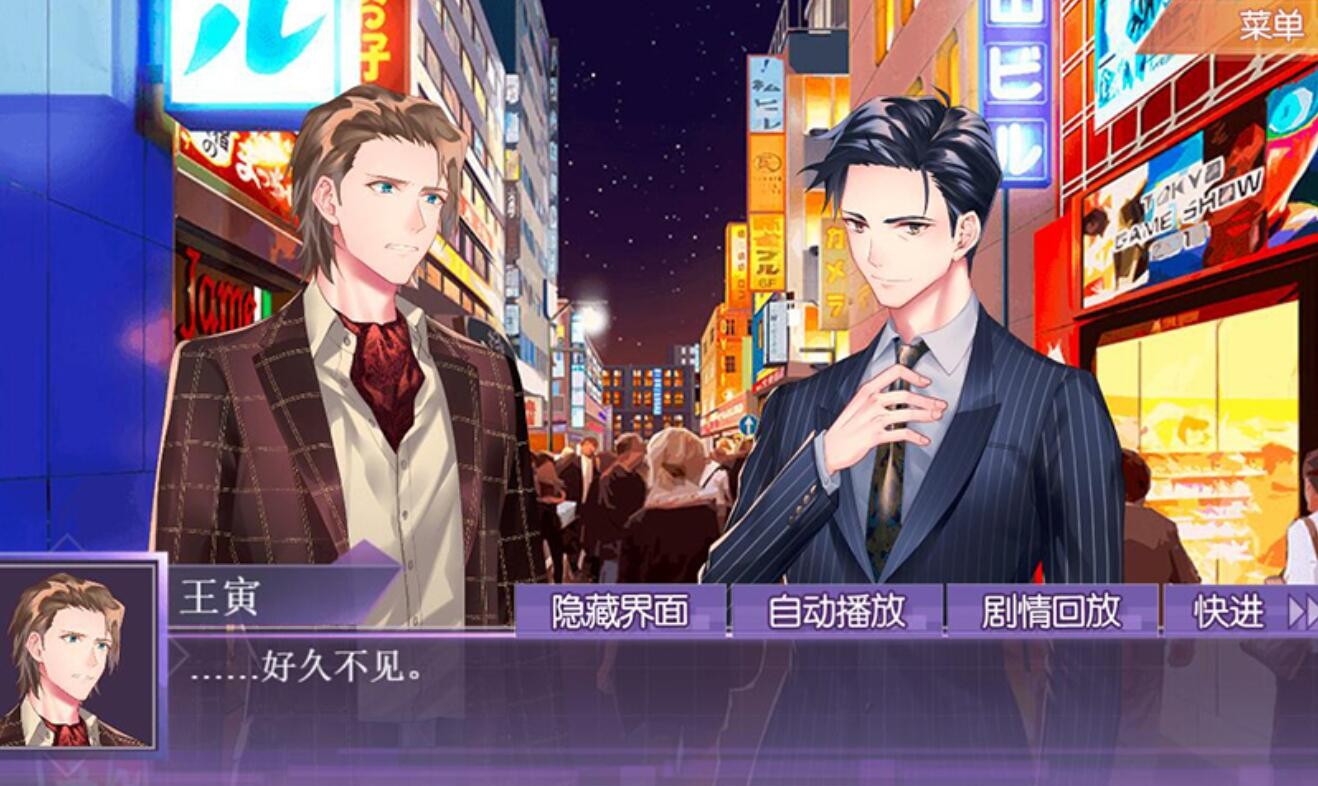The height and width of the screenshot is (786, 1318).
Task: Open the 剧情回放 story replay log
Action: 1051,611
